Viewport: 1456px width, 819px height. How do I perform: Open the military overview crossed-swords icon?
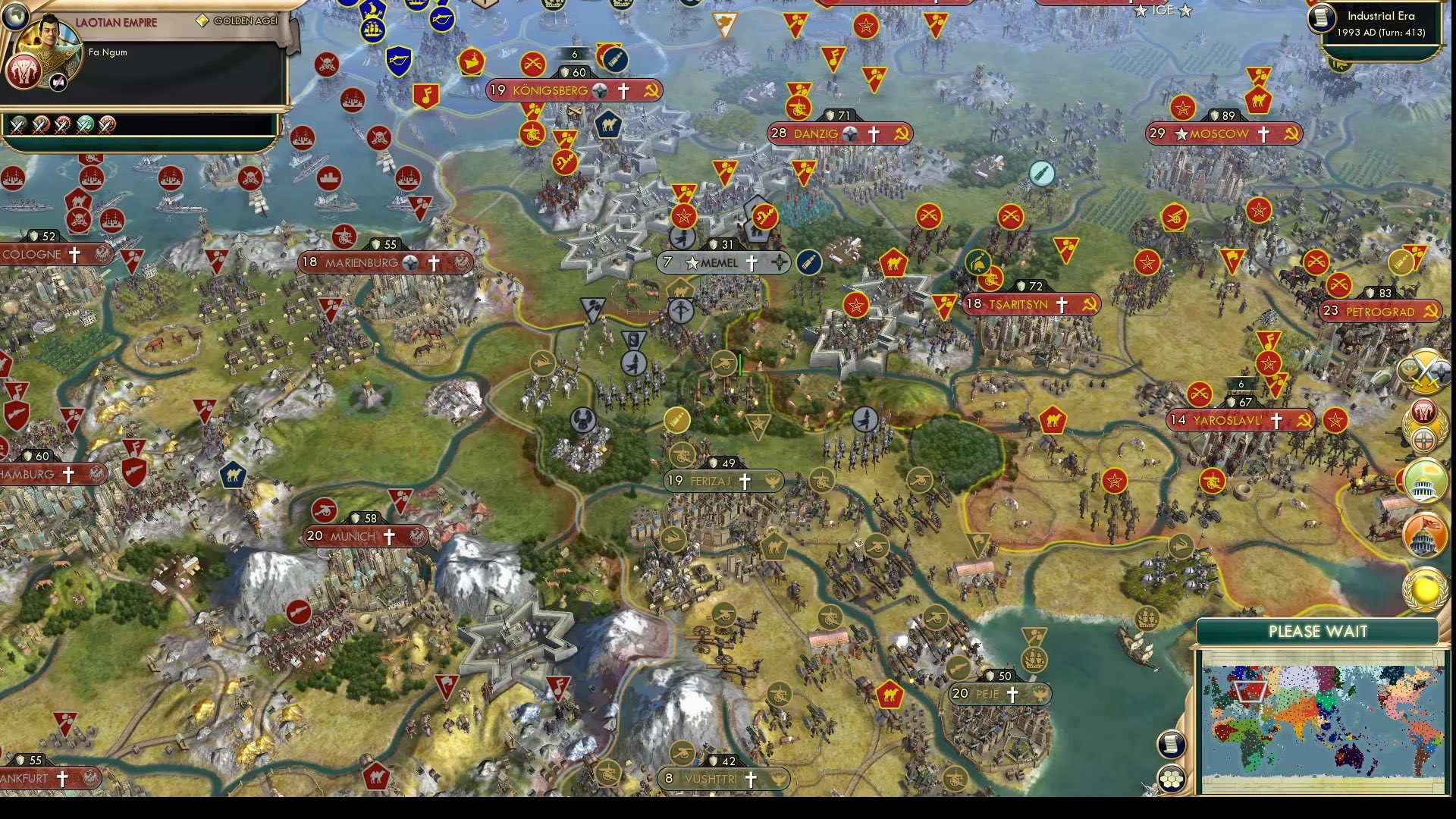click(1423, 372)
